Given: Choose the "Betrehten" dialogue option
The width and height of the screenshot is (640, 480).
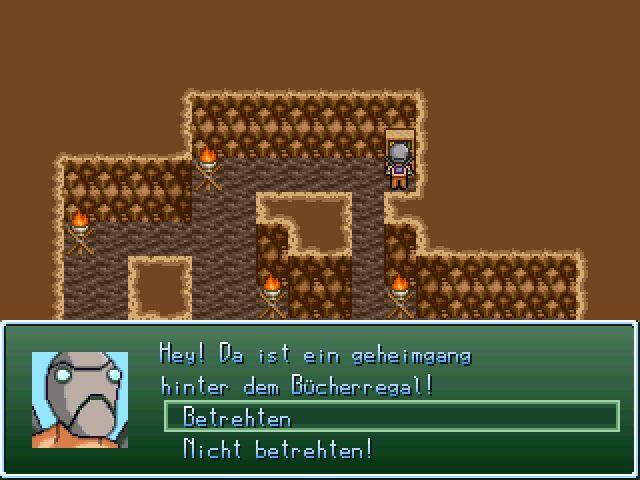Looking at the screenshot, I should click(x=237, y=417).
